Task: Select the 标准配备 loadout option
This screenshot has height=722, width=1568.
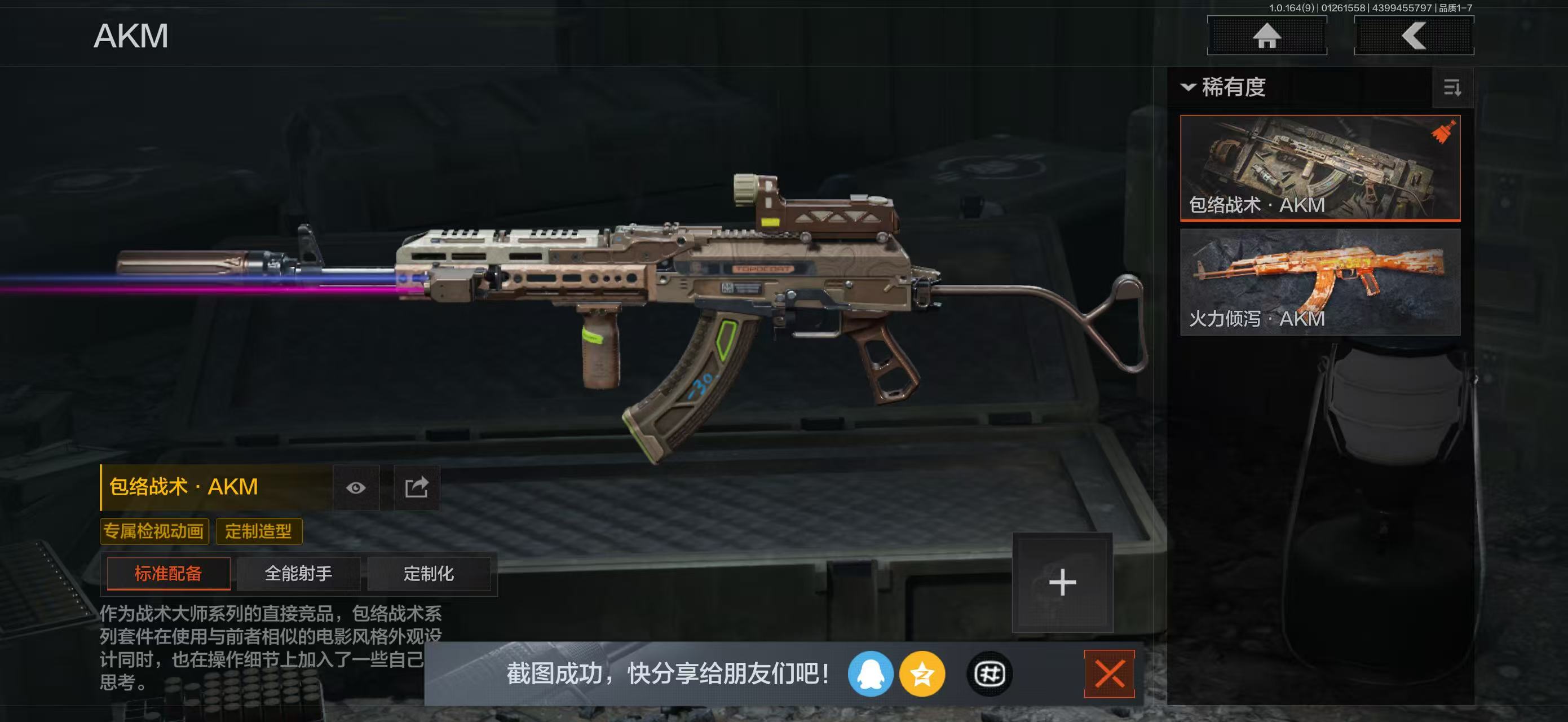Action: [x=168, y=573]
